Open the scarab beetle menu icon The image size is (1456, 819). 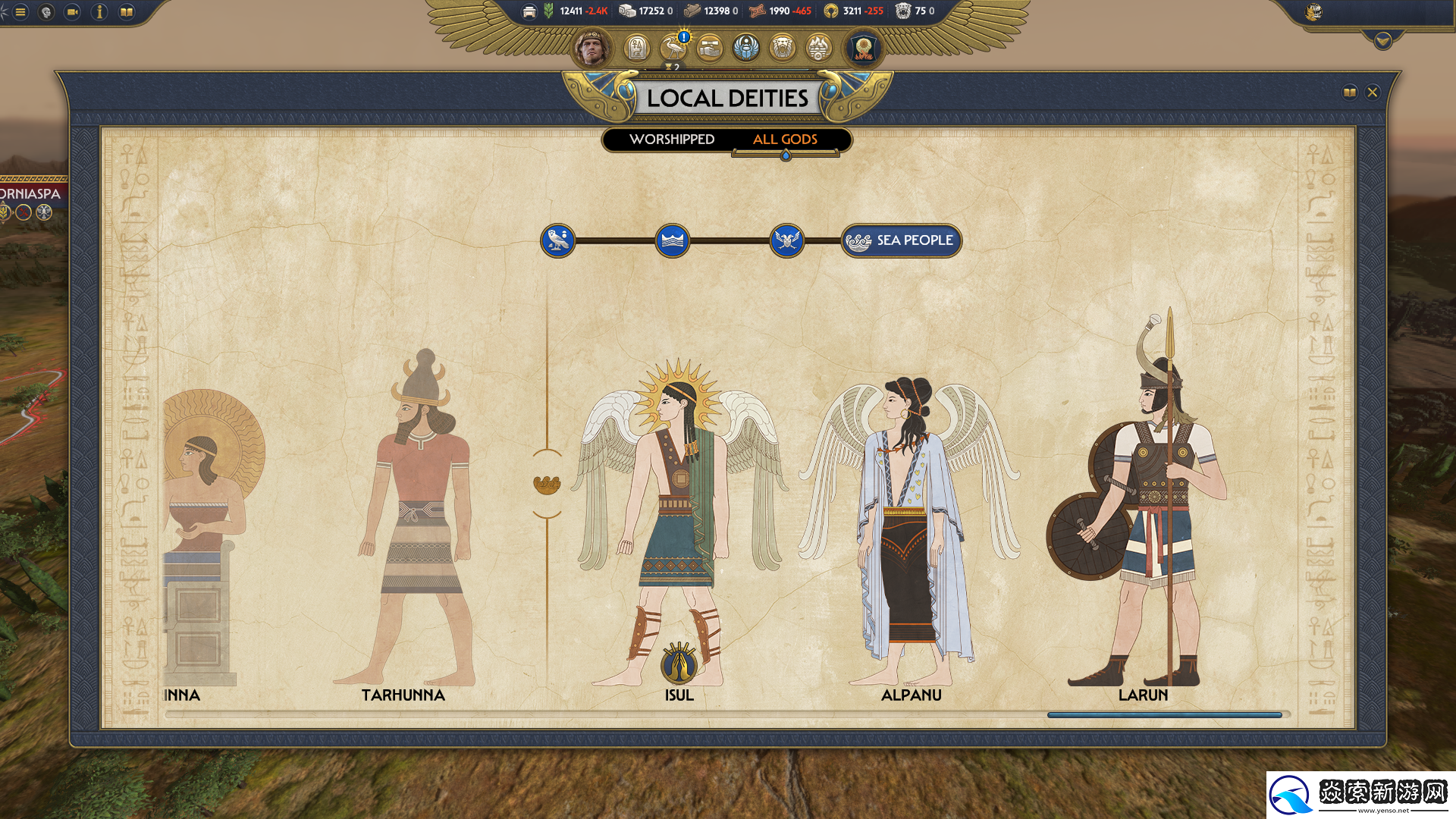click(746, 49)
